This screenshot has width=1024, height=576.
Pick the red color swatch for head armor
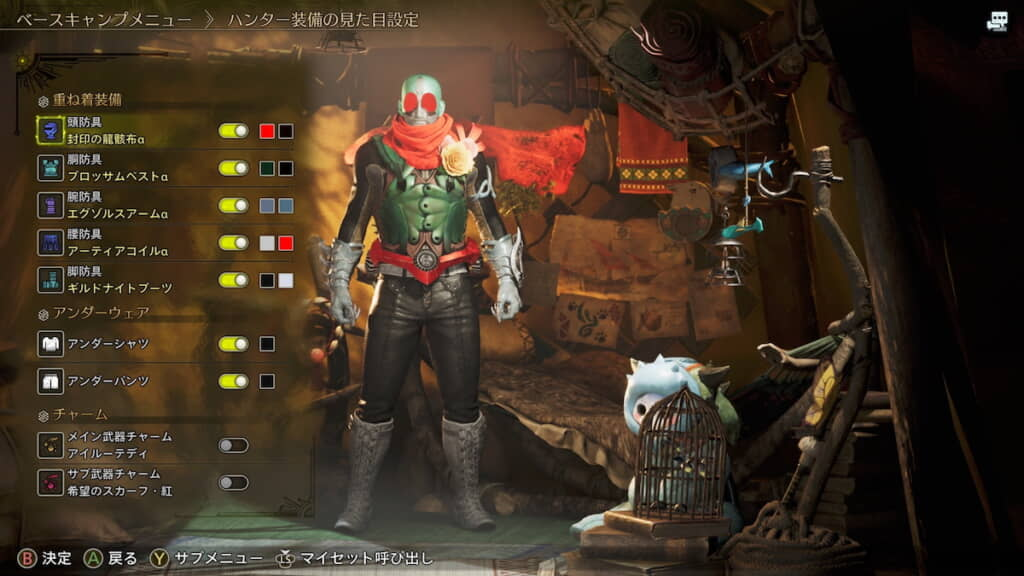point(267,131)
